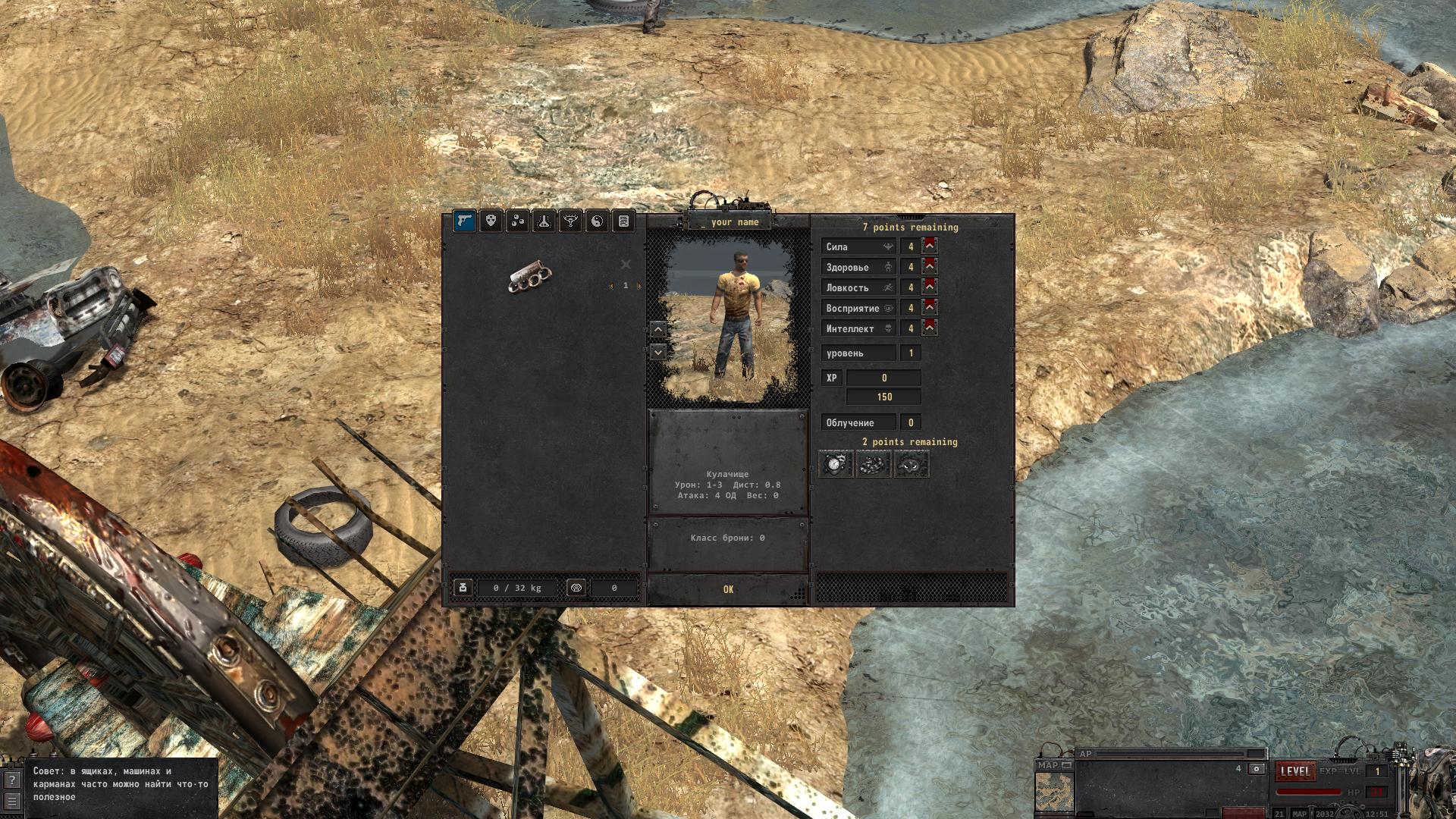Open the question mark help button

[x=11, y=780]
